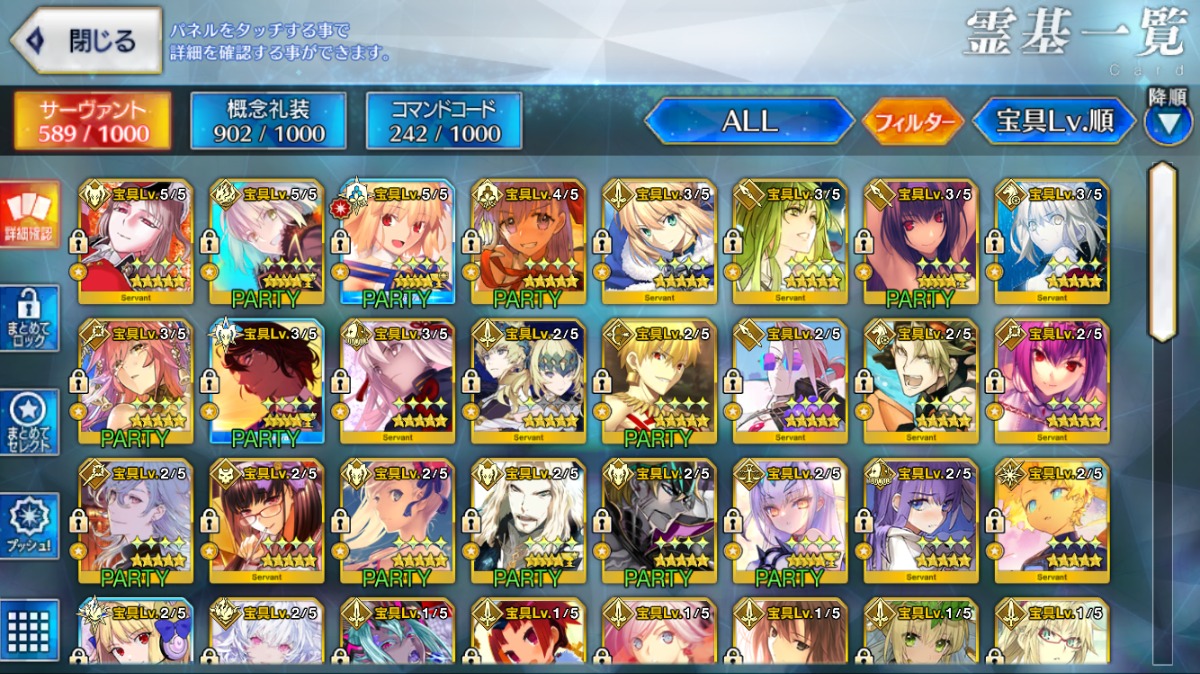Pick the green-haired servant card
This screenshot has width=1200, height=674.
(790, 240)
